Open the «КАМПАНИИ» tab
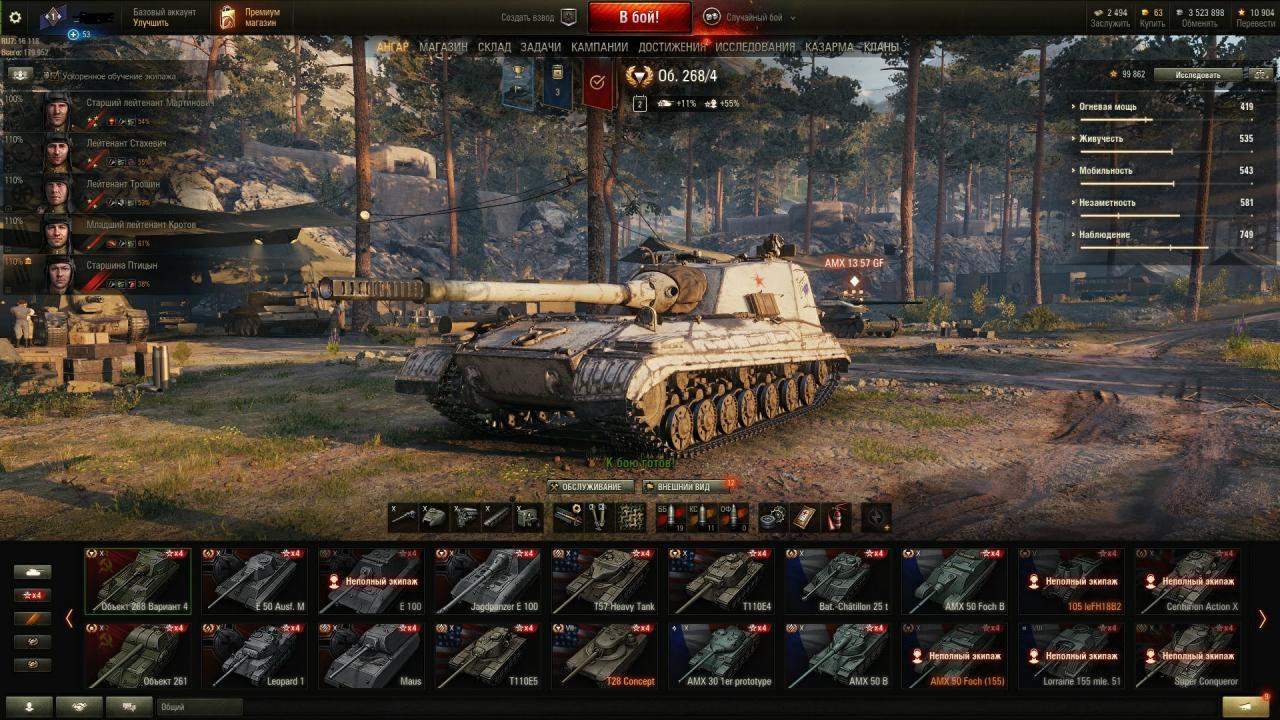1280x720 pixels. pyautogui.click(x=599, y=47)
